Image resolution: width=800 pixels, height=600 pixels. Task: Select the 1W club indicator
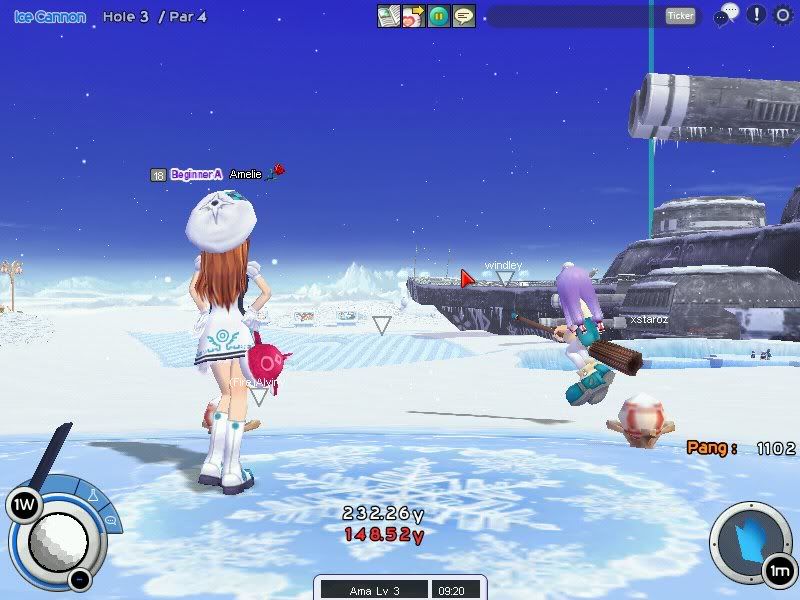[22, 505]
